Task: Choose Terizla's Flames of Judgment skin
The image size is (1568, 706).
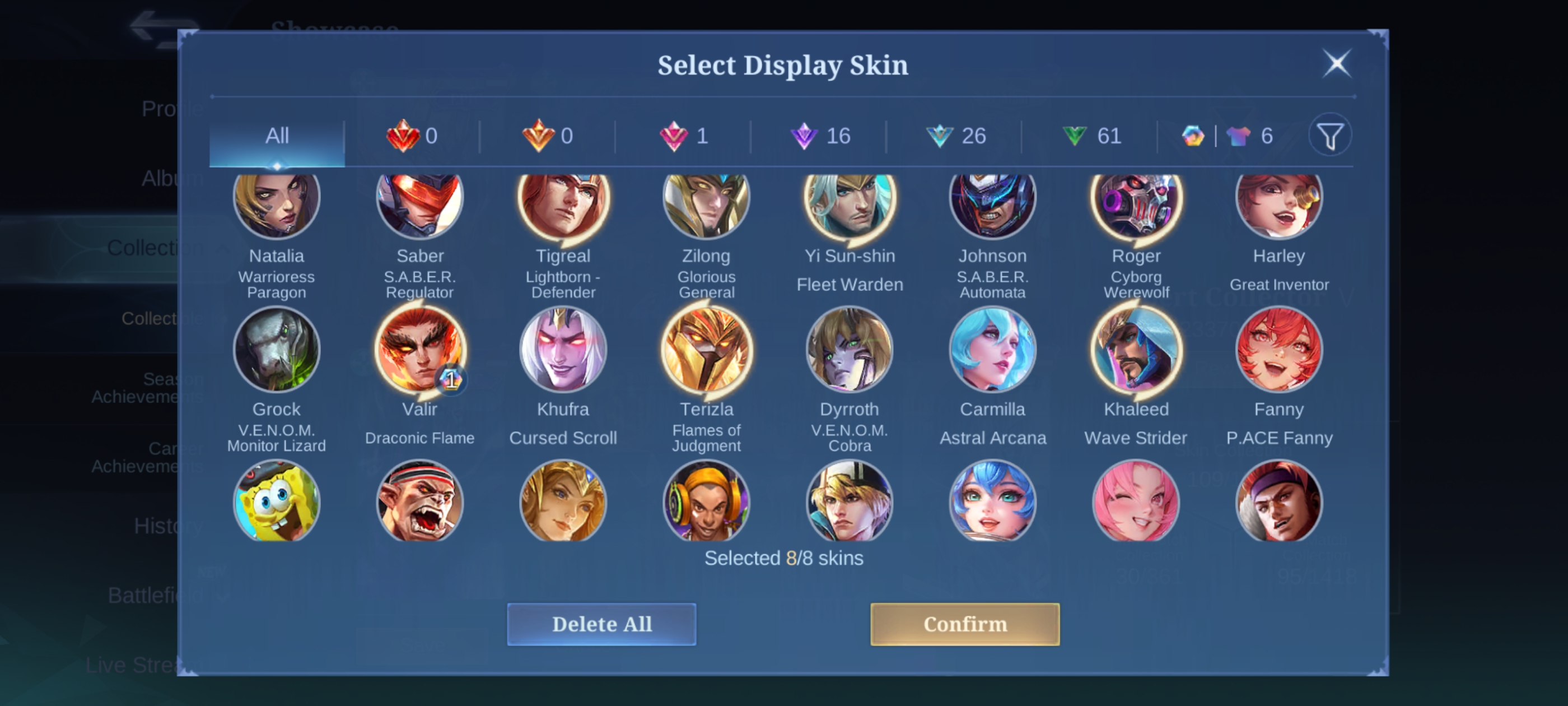Action: 706,349
